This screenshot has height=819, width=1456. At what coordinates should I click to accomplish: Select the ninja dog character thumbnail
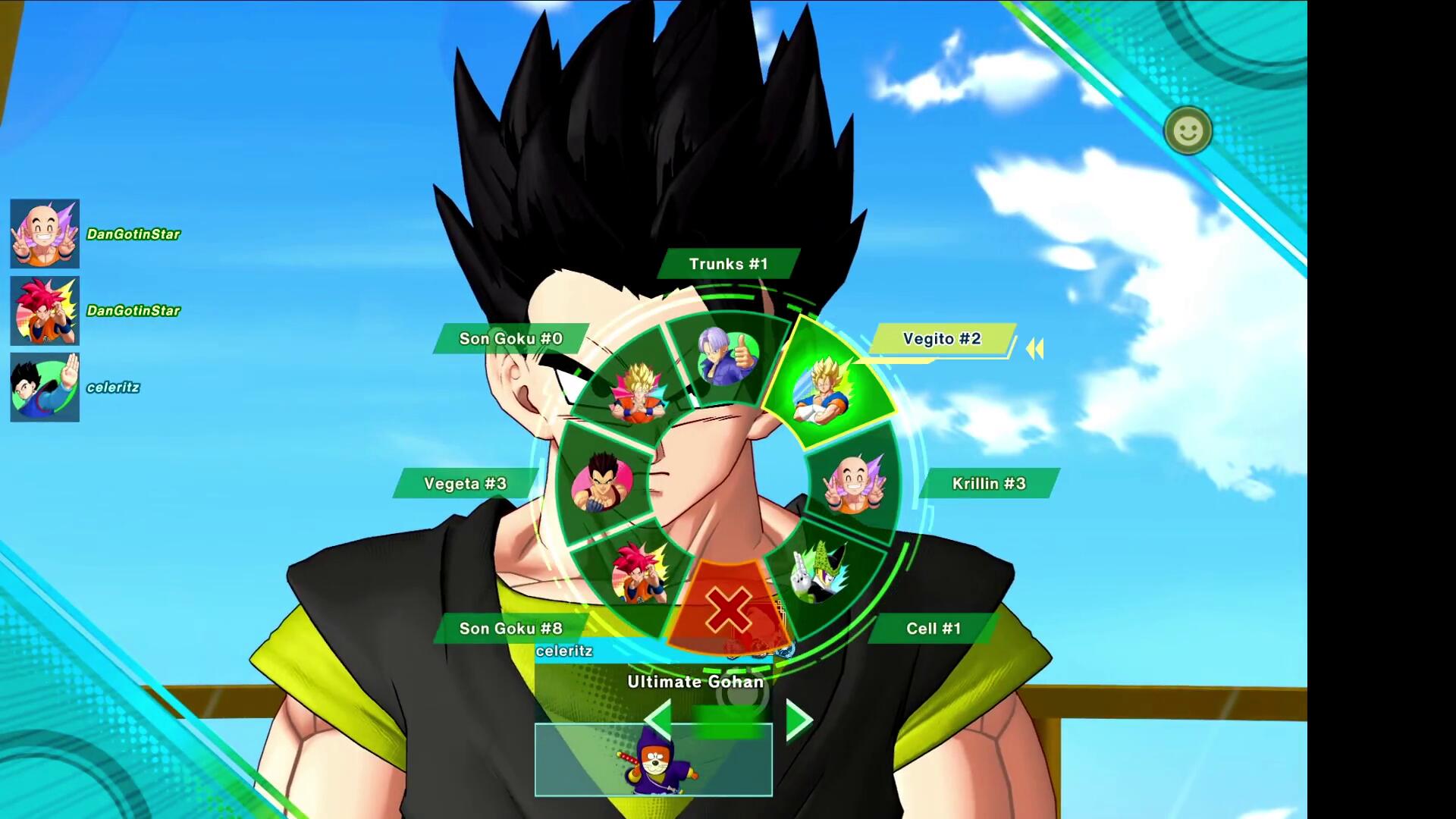pyautogui.click(x=653, y=760)
